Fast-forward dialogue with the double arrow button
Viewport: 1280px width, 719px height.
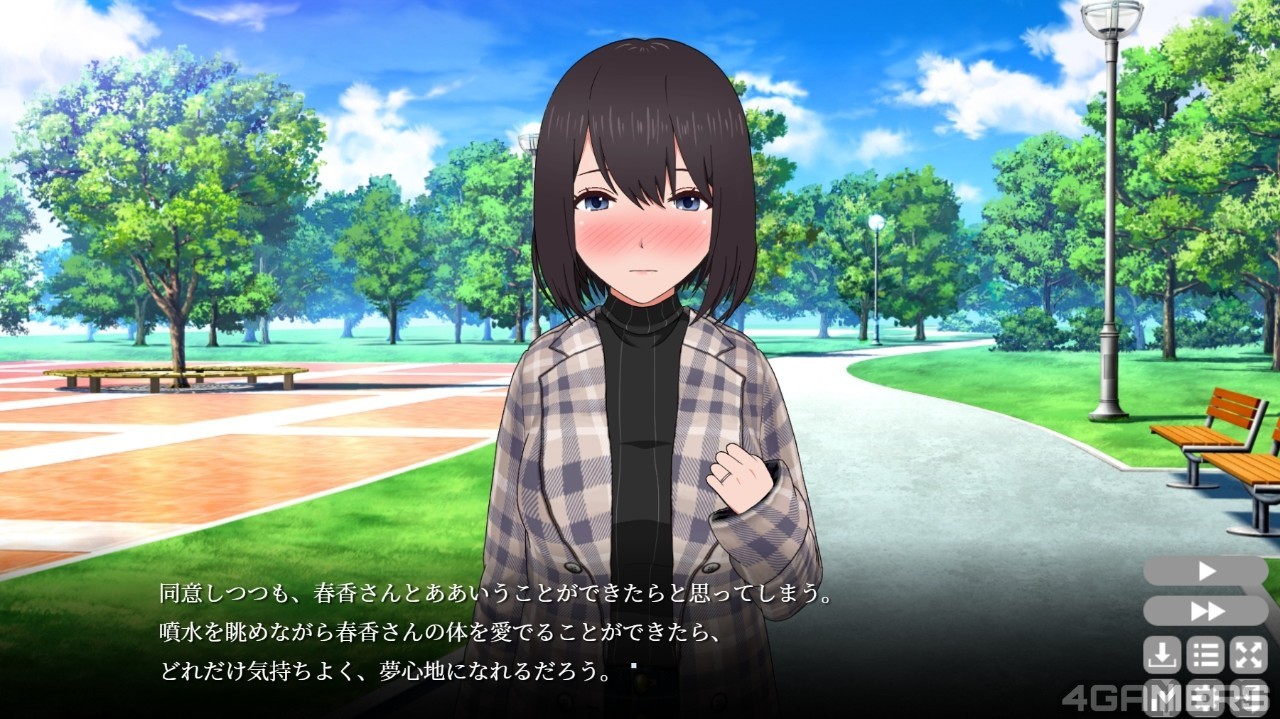(1205, 611)
